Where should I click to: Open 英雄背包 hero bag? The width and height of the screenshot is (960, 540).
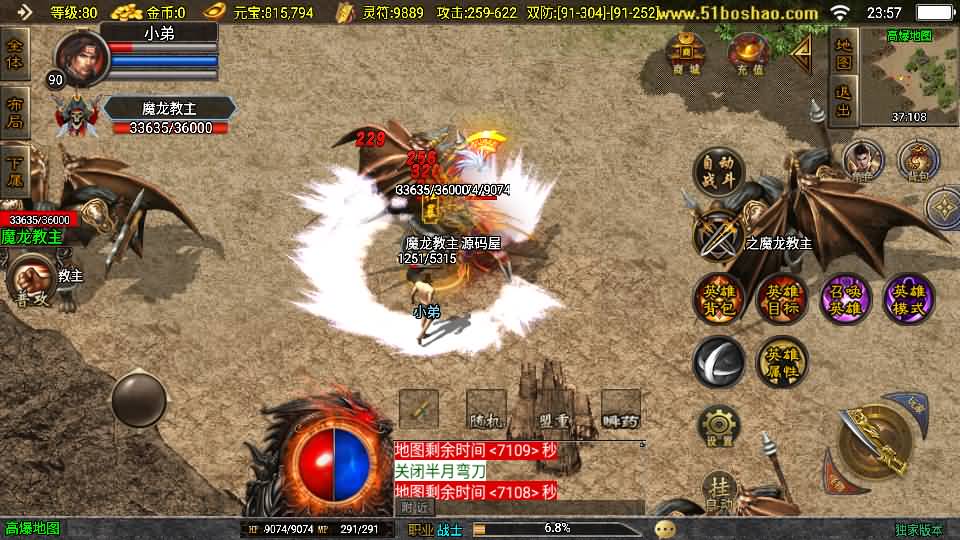[718, 299]
